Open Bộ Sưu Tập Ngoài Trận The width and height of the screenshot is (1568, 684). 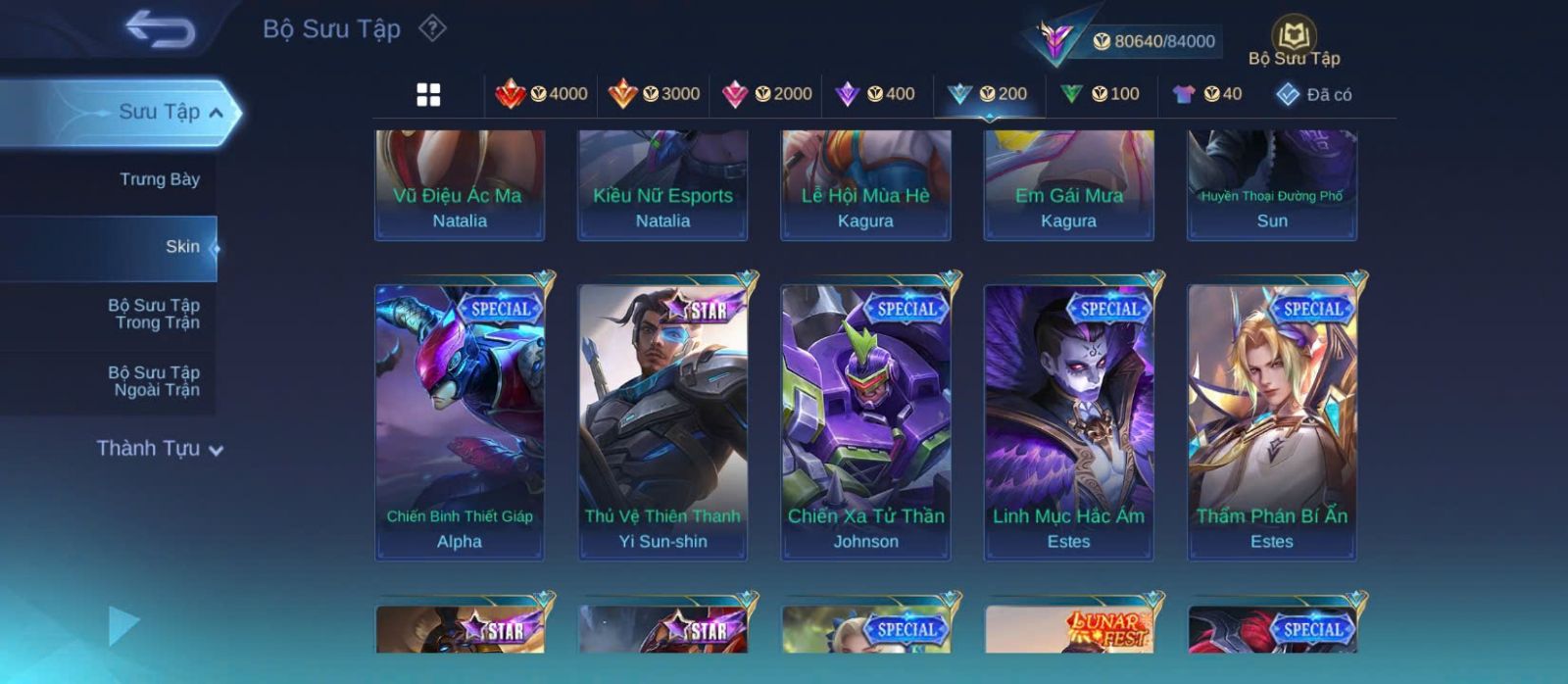click(x=154, y=381)
